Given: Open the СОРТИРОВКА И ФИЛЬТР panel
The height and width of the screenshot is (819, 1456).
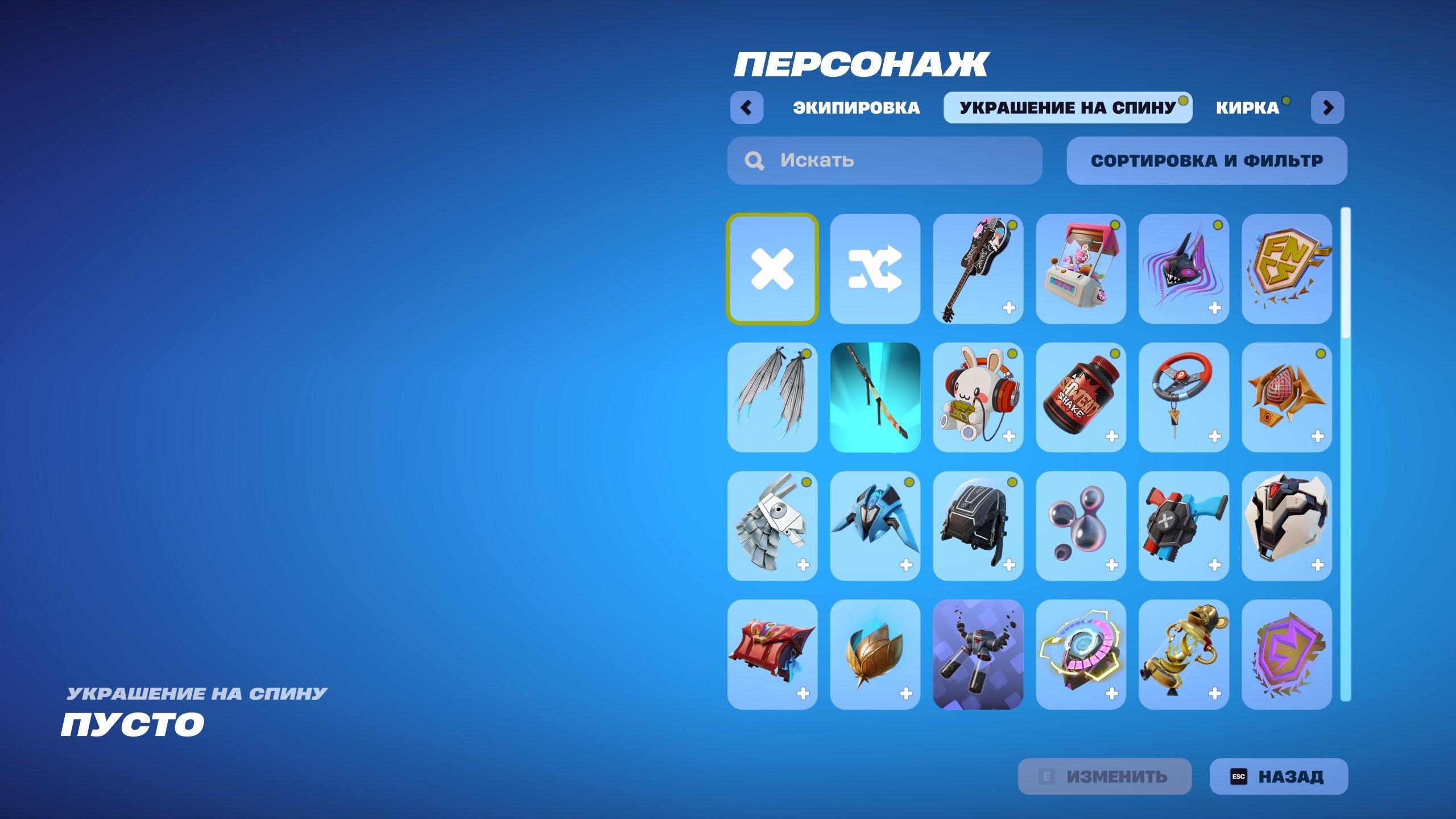Looking at the screenshot, I should pyautogui.click(x=1207, y=161).
